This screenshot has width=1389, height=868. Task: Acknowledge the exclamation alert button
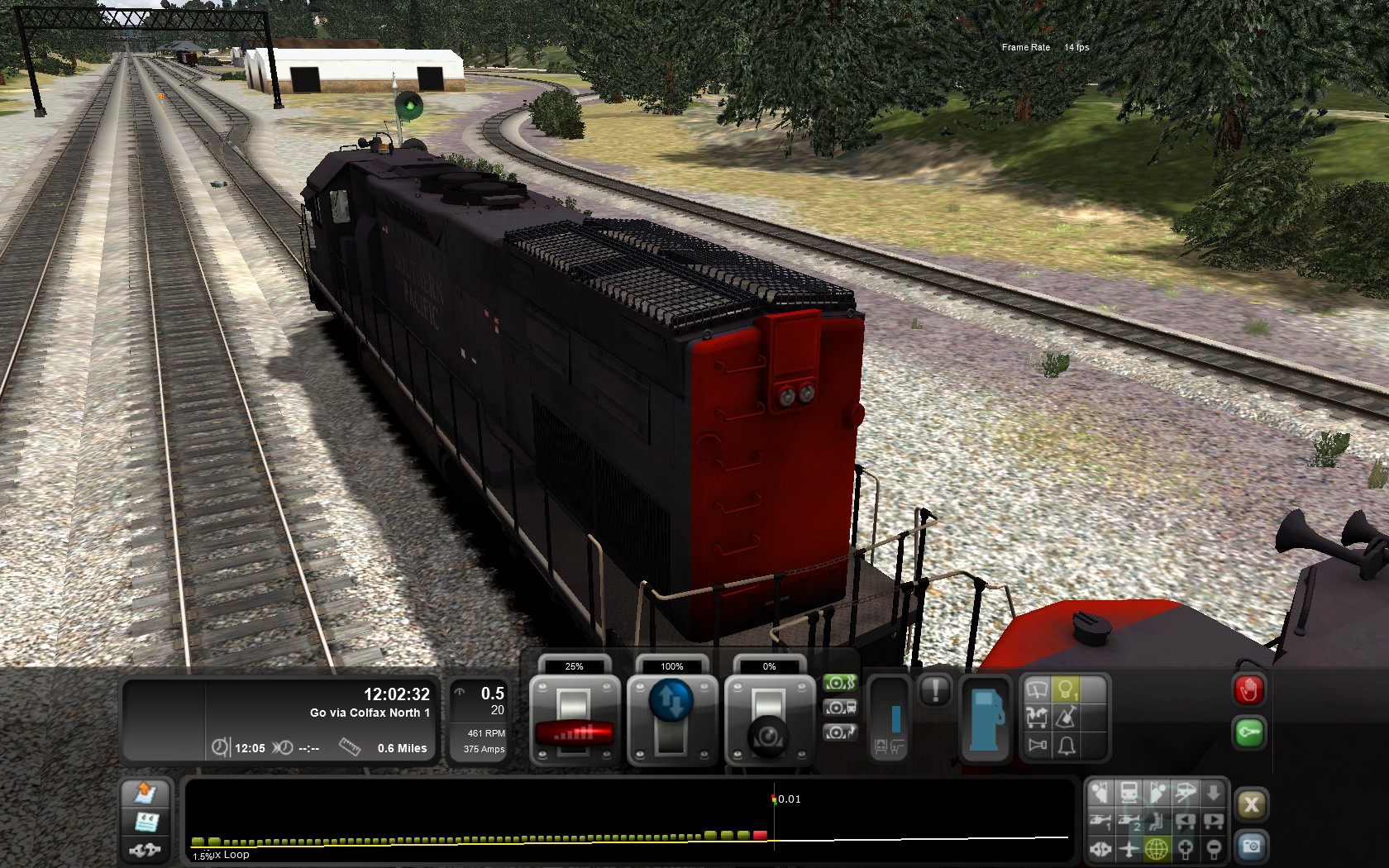[935, 689]
